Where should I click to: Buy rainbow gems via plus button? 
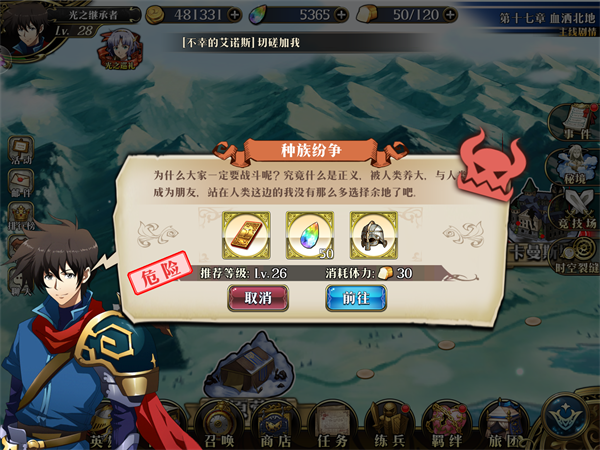click(342, 16)
